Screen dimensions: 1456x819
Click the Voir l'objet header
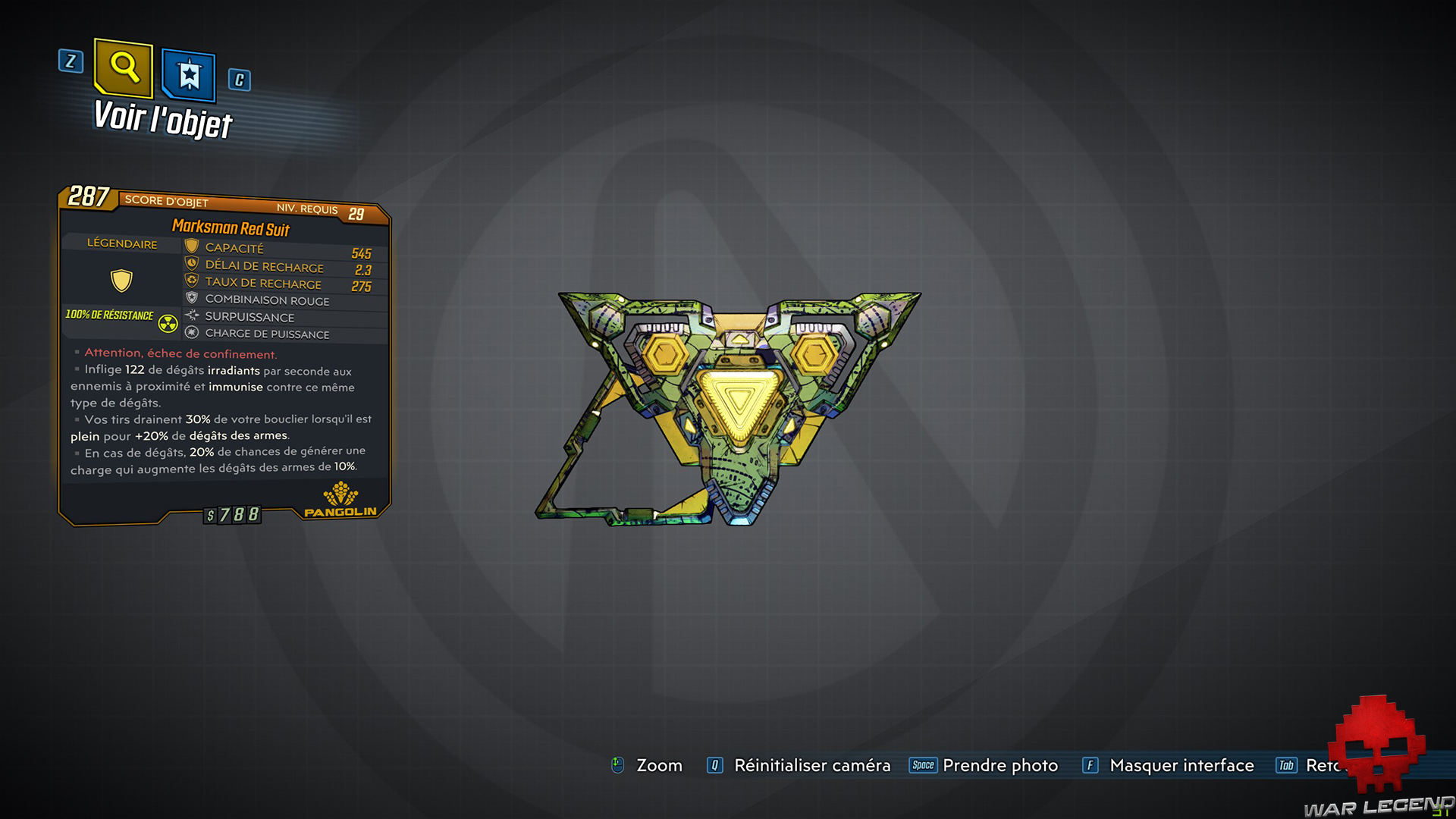[161, 118]
